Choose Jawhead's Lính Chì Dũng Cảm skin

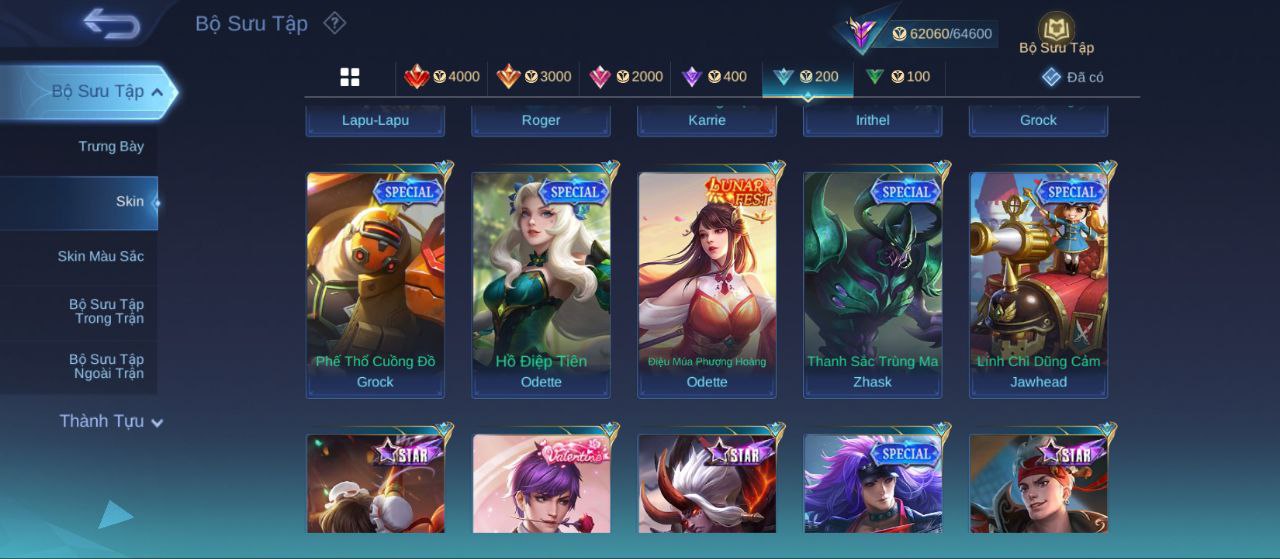pos(1039,284)
